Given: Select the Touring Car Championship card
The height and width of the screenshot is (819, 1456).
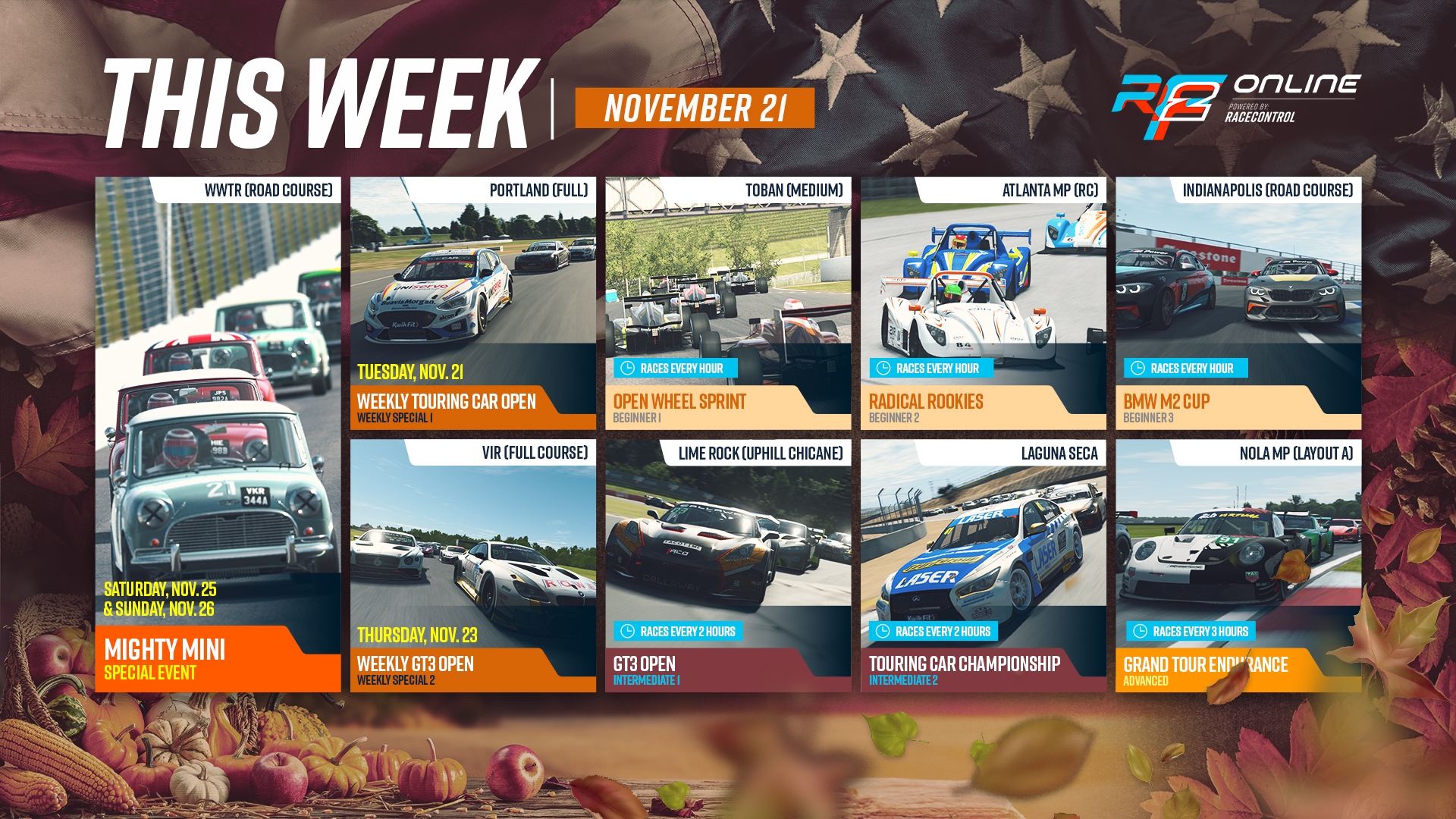Looking at the screenshot, I should point(983,566).
